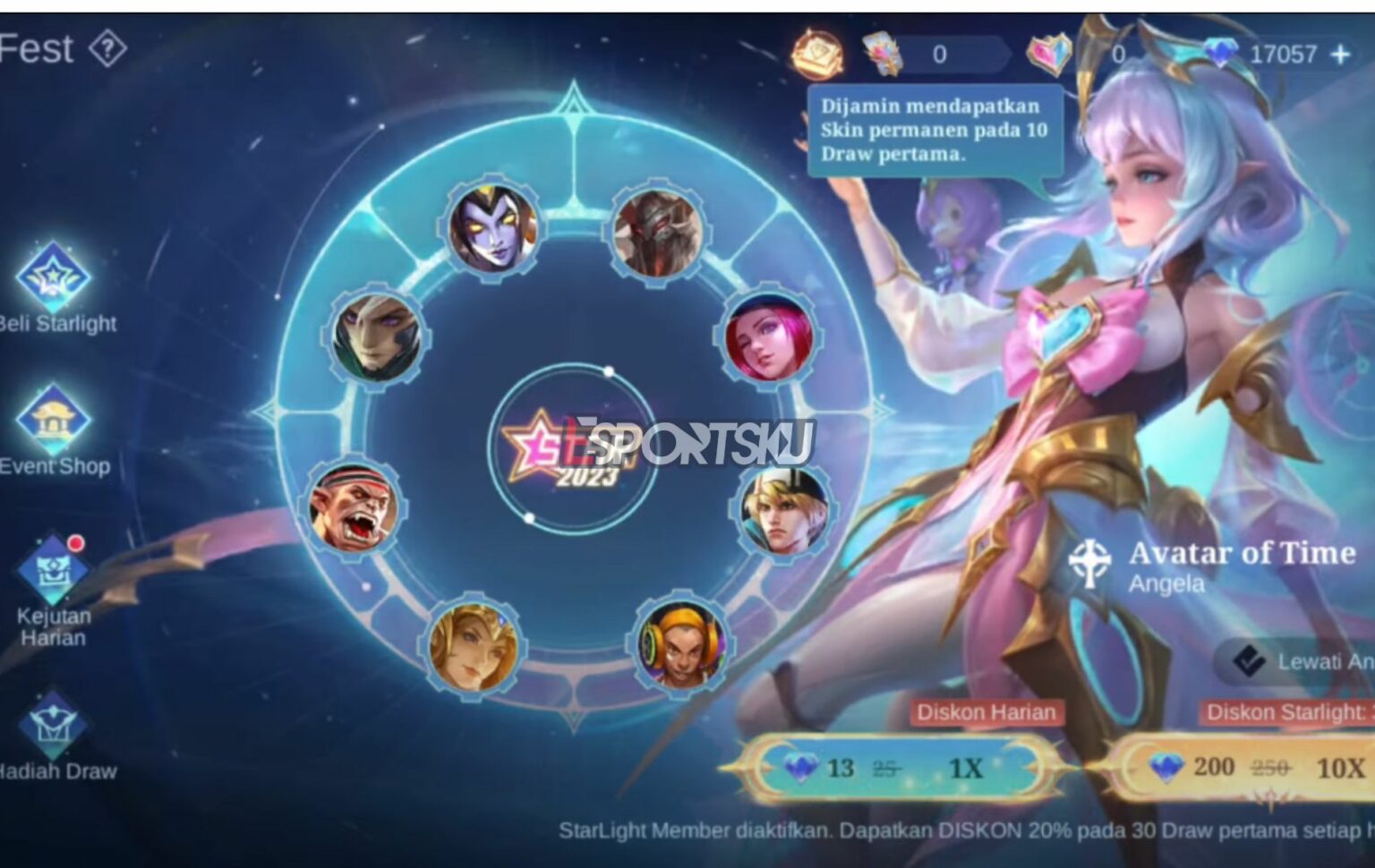Image resolution: width=1375 pixels, height=868 pixels.
Task: Switch to the Diskon Harian tab
Action: (x=983, y=713)
